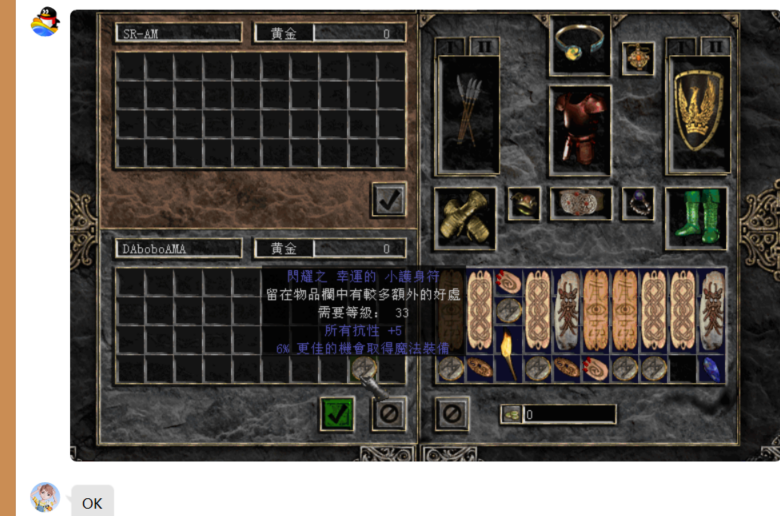
Task: Select the purple gem ring
Action: pyautogui.click(x=638, y=204)
